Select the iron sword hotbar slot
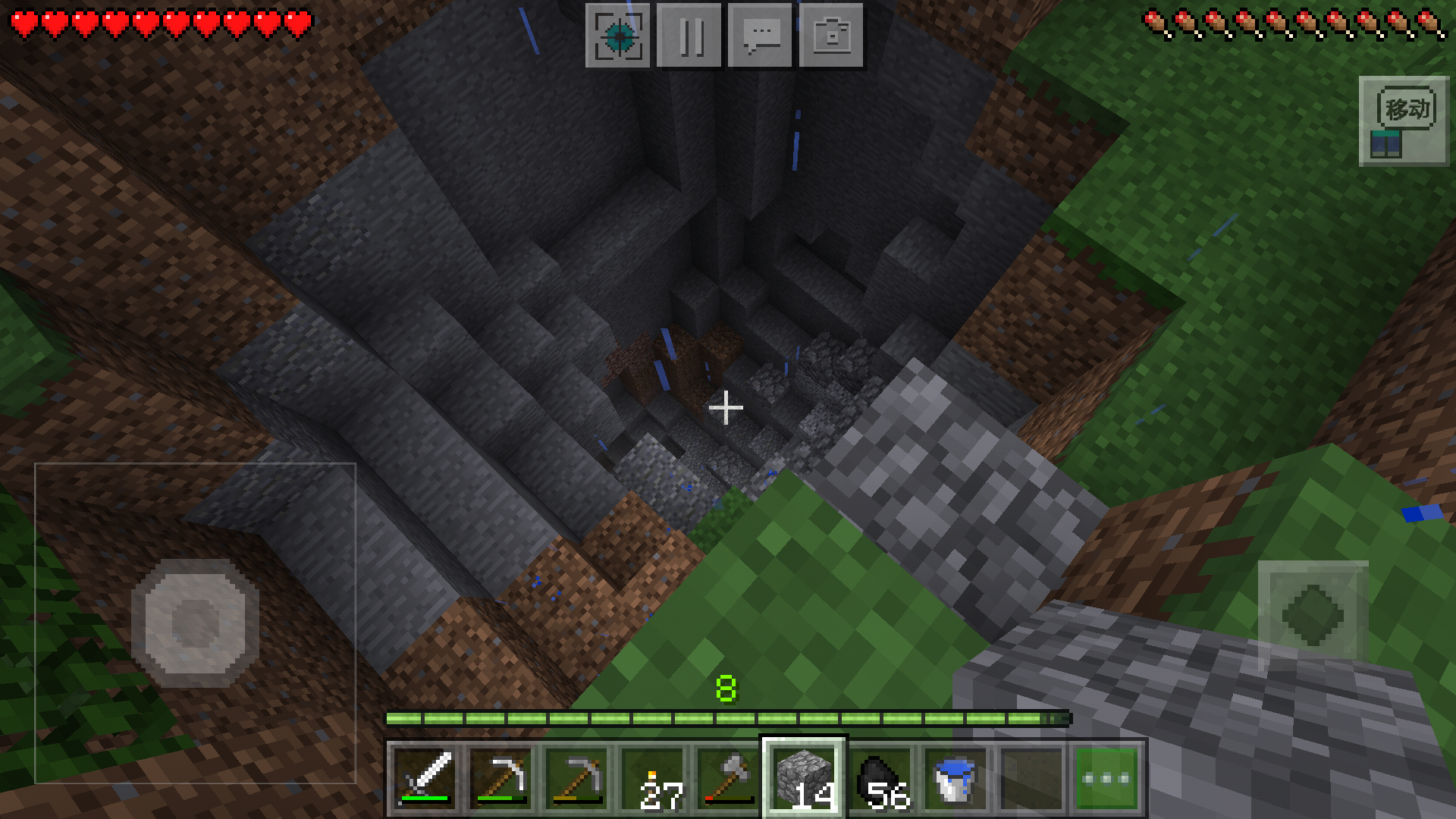This screenshot has width=1456, height=819. pyautogui.click(x=425, y=778)
